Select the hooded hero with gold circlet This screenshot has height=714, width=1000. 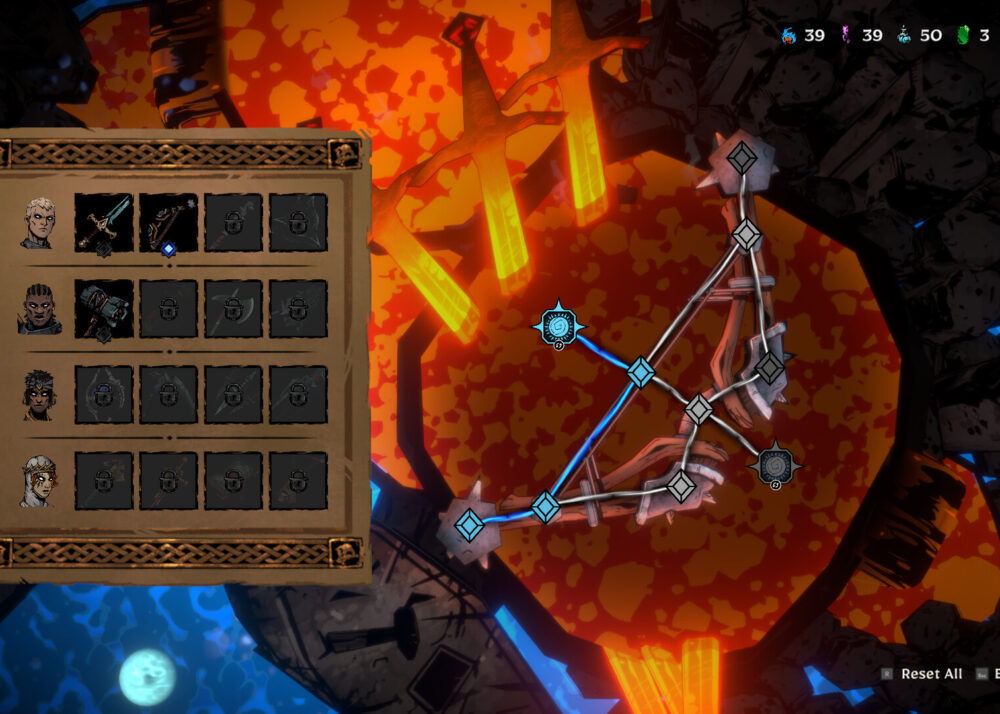[x=40, y=481]
